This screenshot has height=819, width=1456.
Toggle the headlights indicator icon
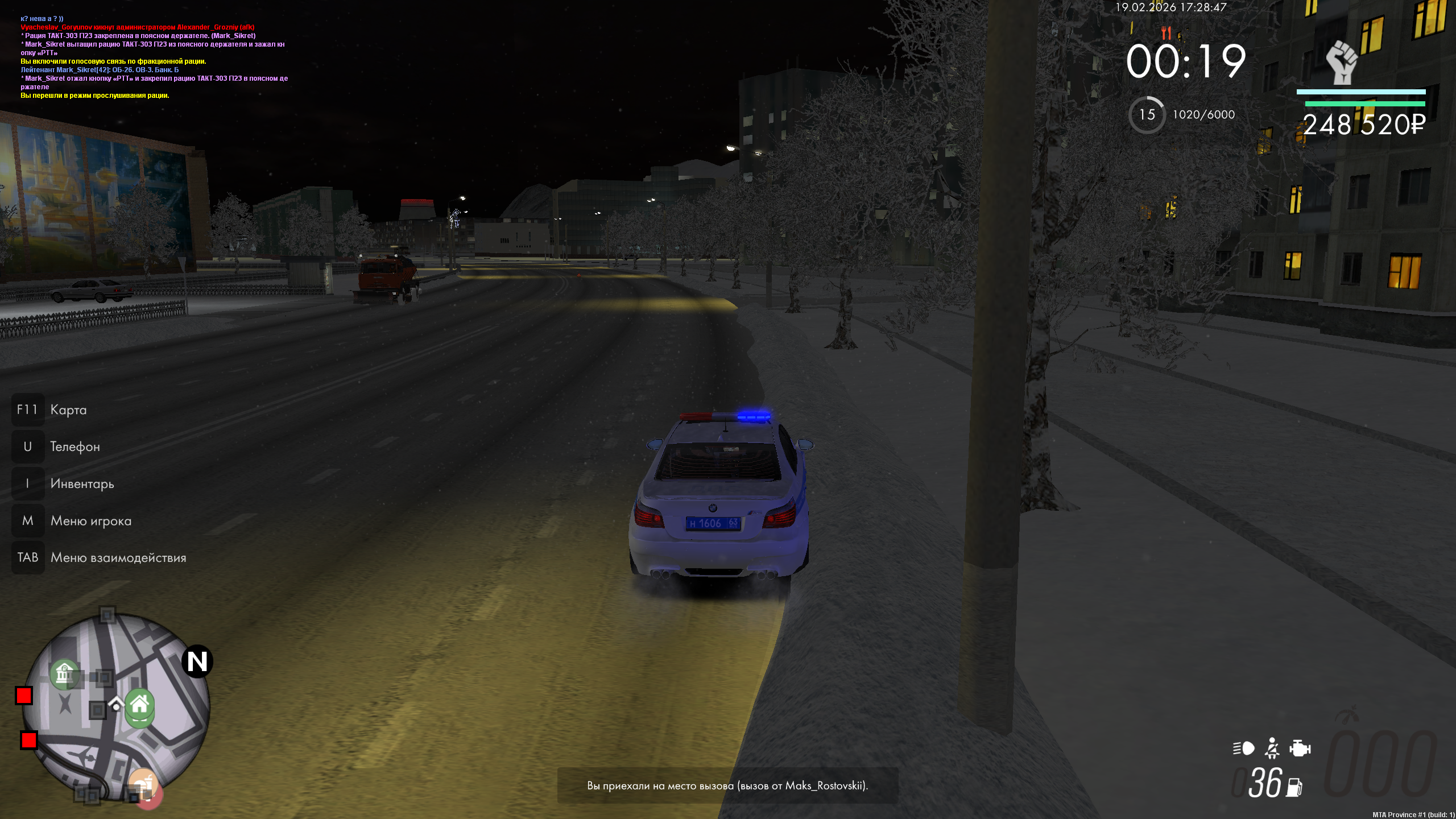click(x=1243, y=748)
